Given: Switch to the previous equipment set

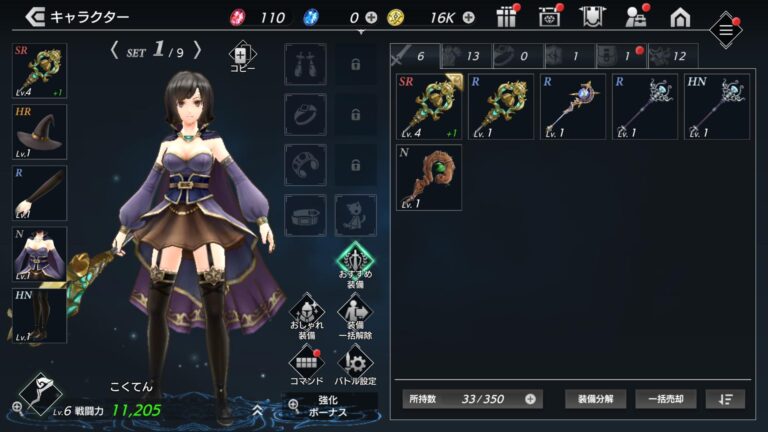Looking at the screenshot, I should click(x=116, y=49).
